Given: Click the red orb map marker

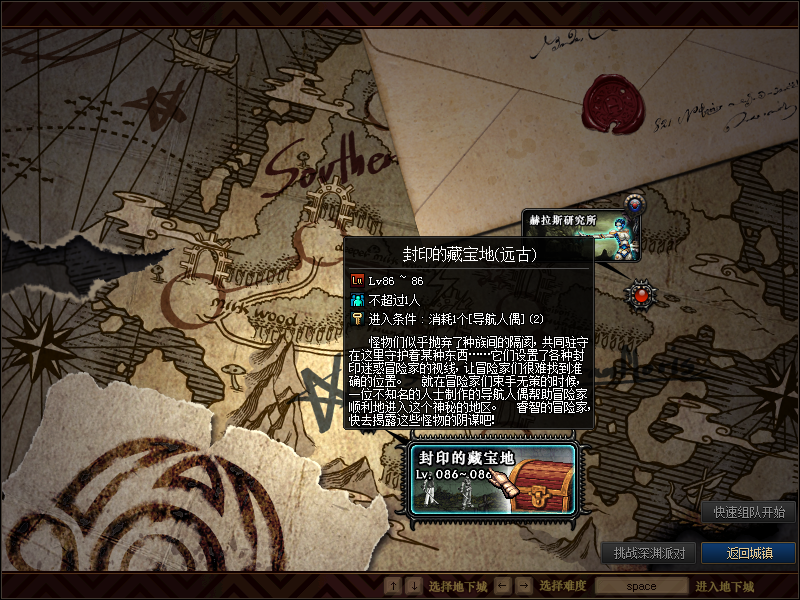Looking at the screenshot, I should pyautogui.click(x=641, y=294).
